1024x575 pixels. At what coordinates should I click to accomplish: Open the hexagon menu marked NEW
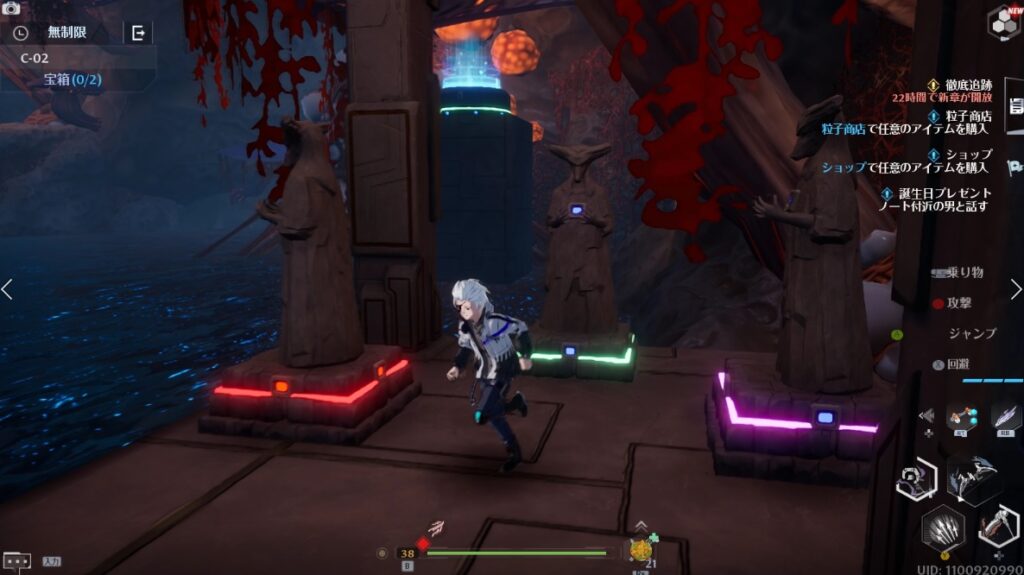coord(1004,22)
